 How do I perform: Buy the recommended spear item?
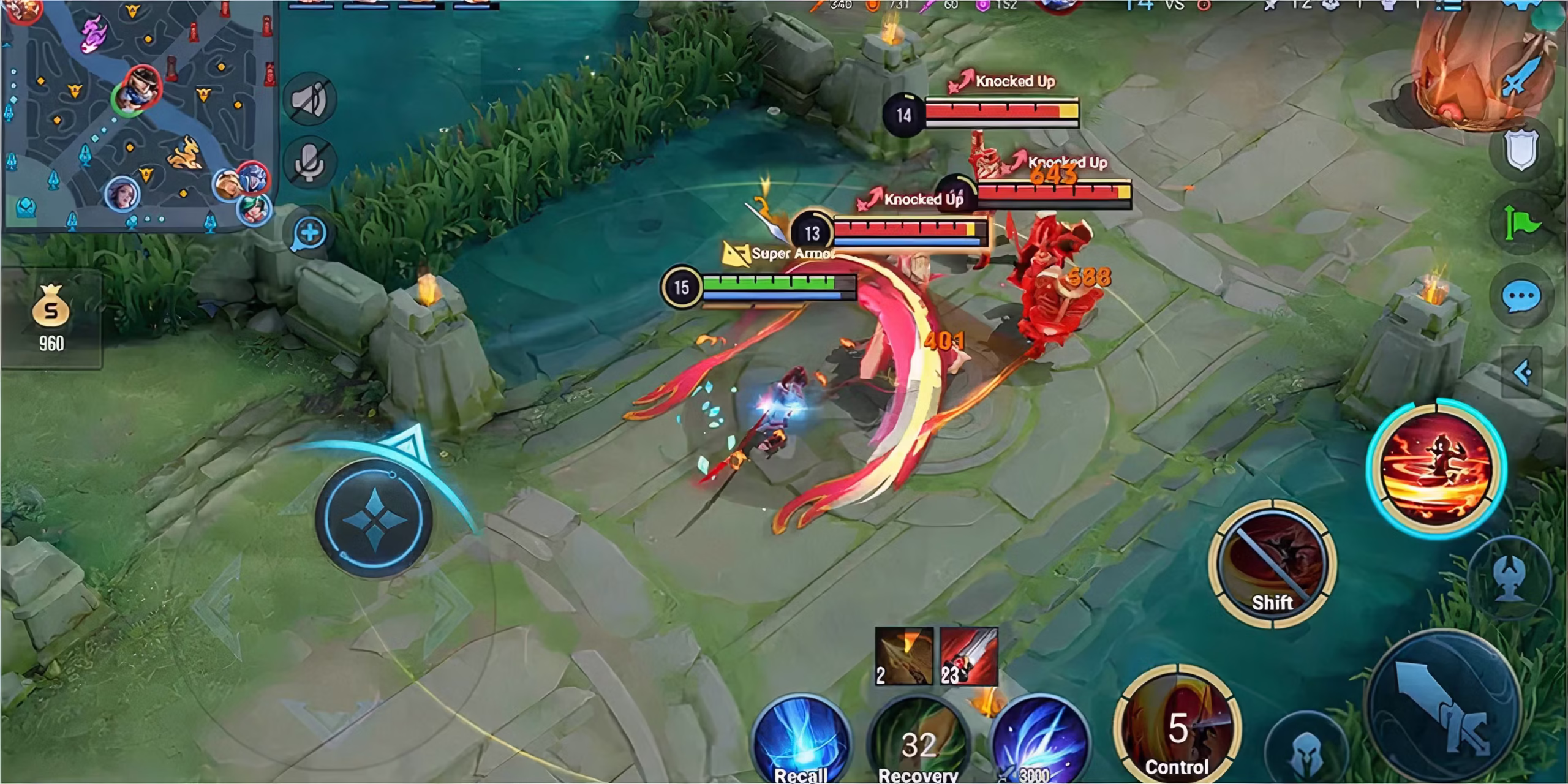(x=903, y=656)
